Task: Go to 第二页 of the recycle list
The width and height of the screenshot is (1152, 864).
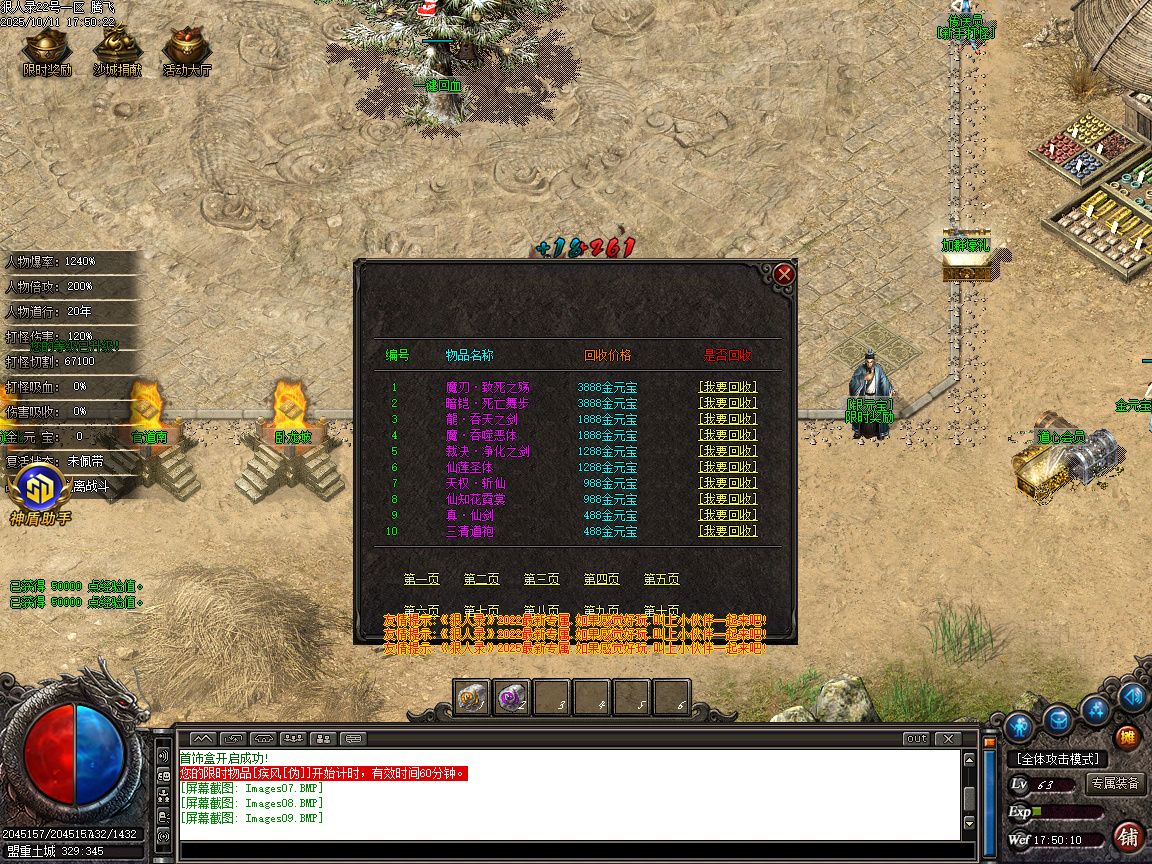Action: click(481, 579)
